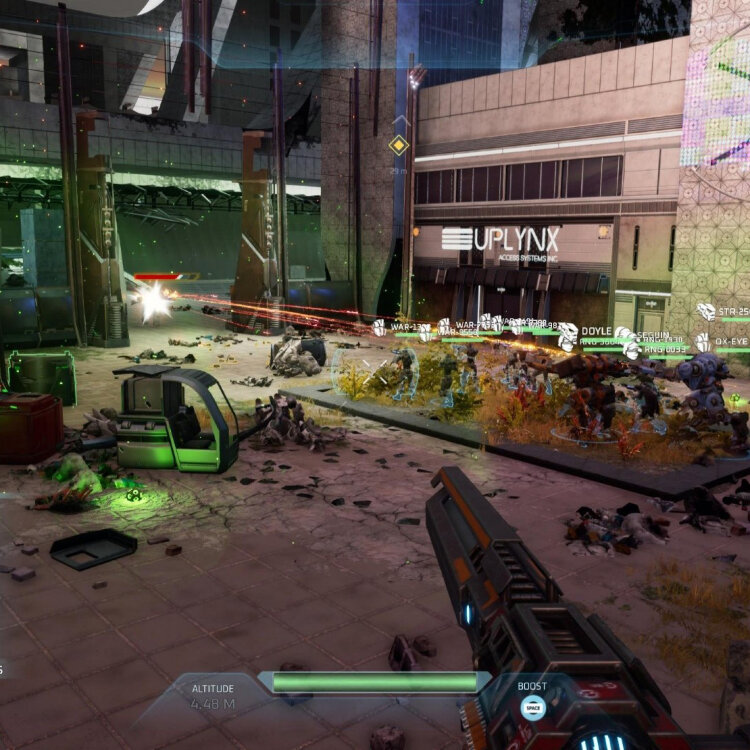Select the SEGUIN unit nameplate
This screenshot has height=750, width=750.
click(x=655, y=335)
